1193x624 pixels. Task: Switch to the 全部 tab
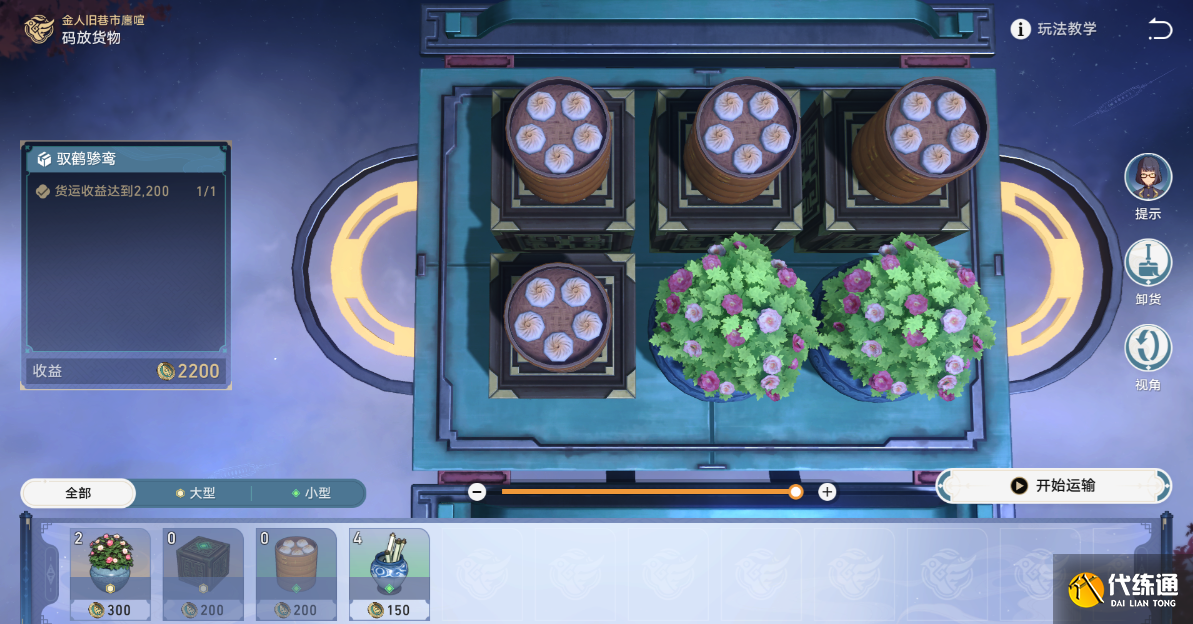78,493
